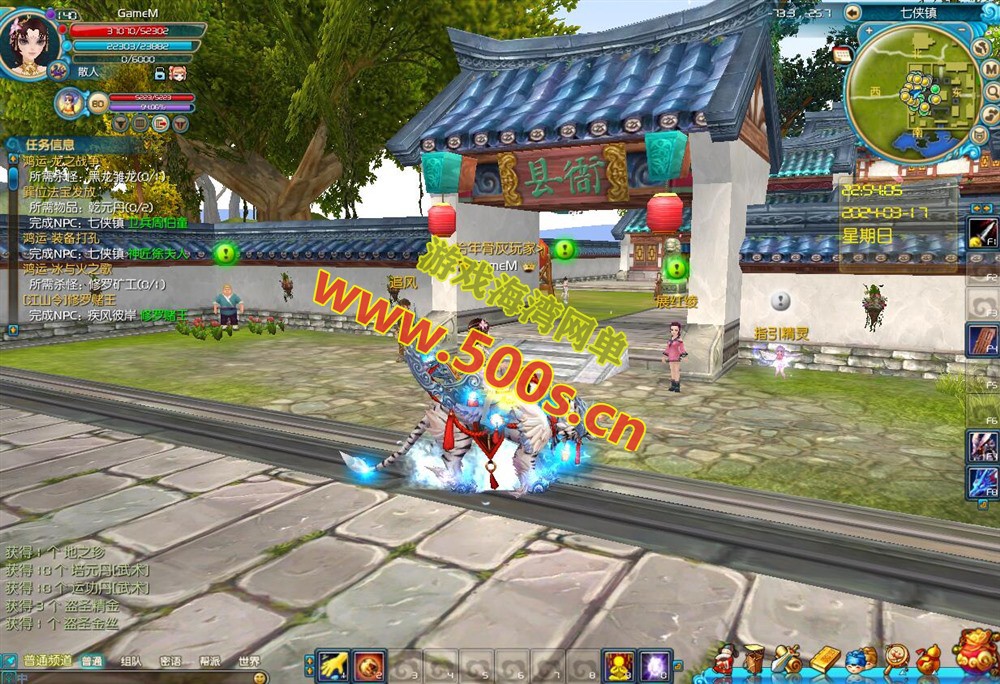Click the round M button beside minimap
Viewport: 1000px width, 684px height.
[990, 70]
